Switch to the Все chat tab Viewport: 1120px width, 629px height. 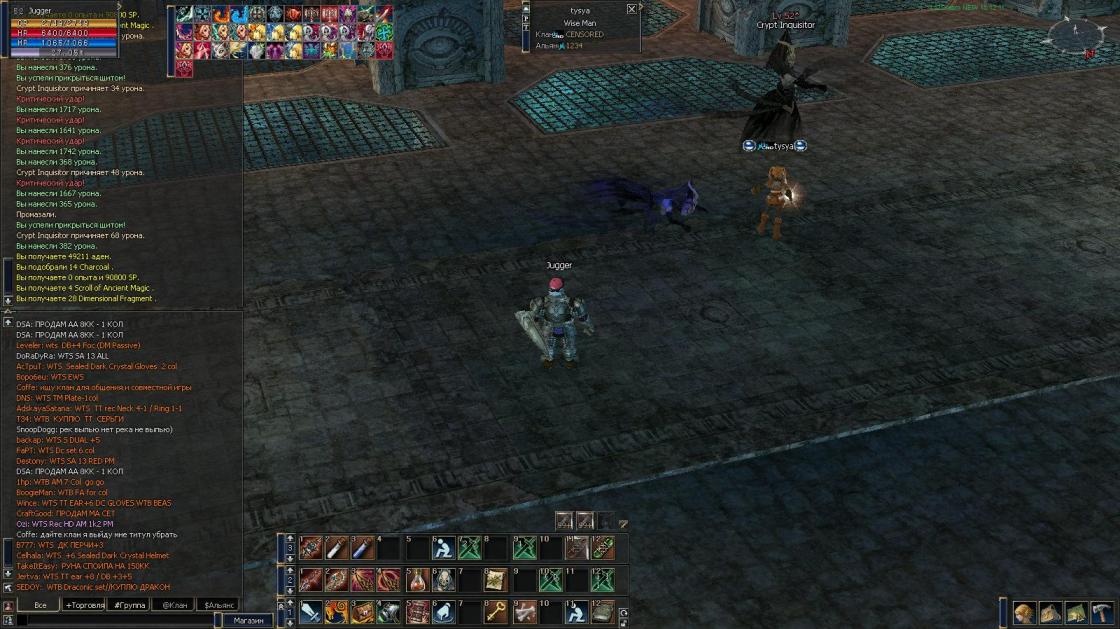(40, 605)
